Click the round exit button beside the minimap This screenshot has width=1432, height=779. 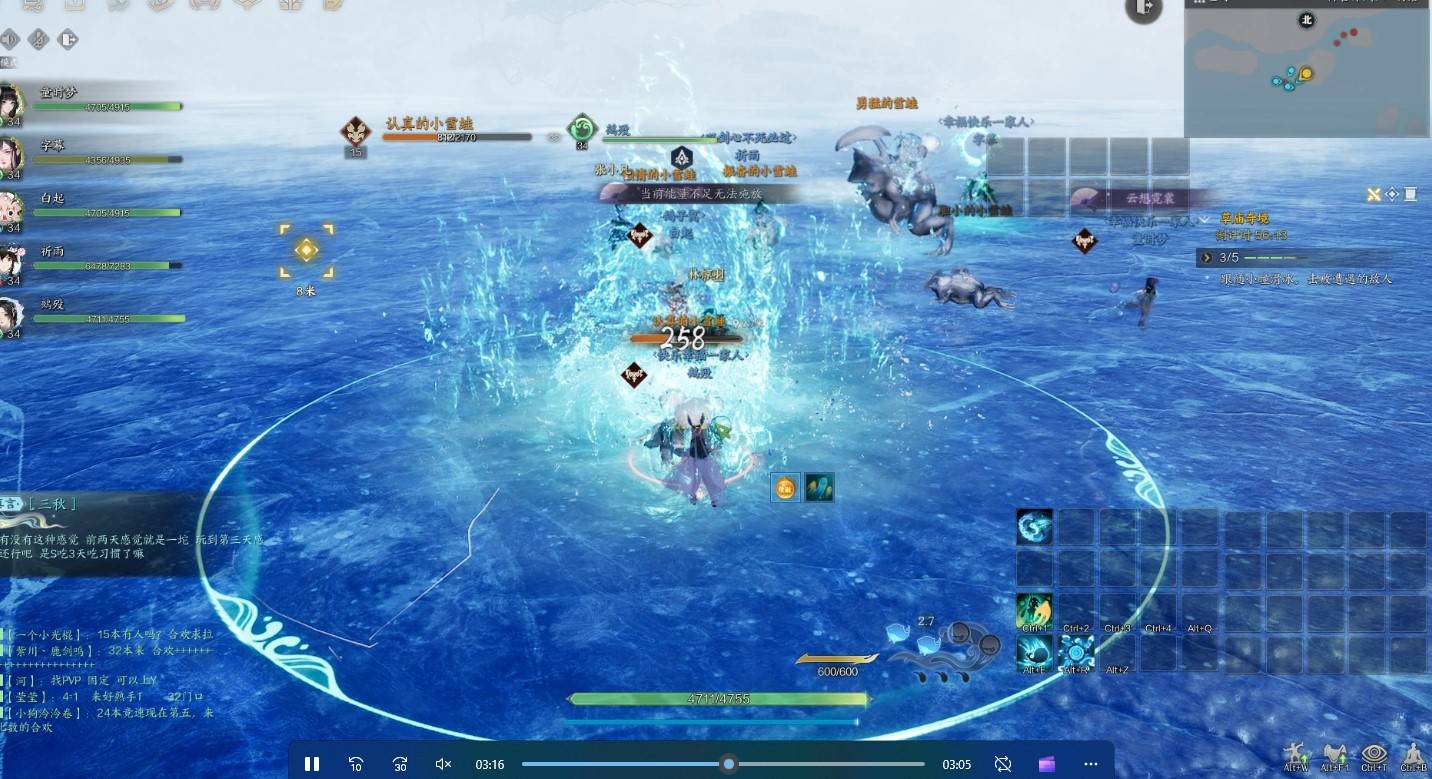click(1144, 8)
